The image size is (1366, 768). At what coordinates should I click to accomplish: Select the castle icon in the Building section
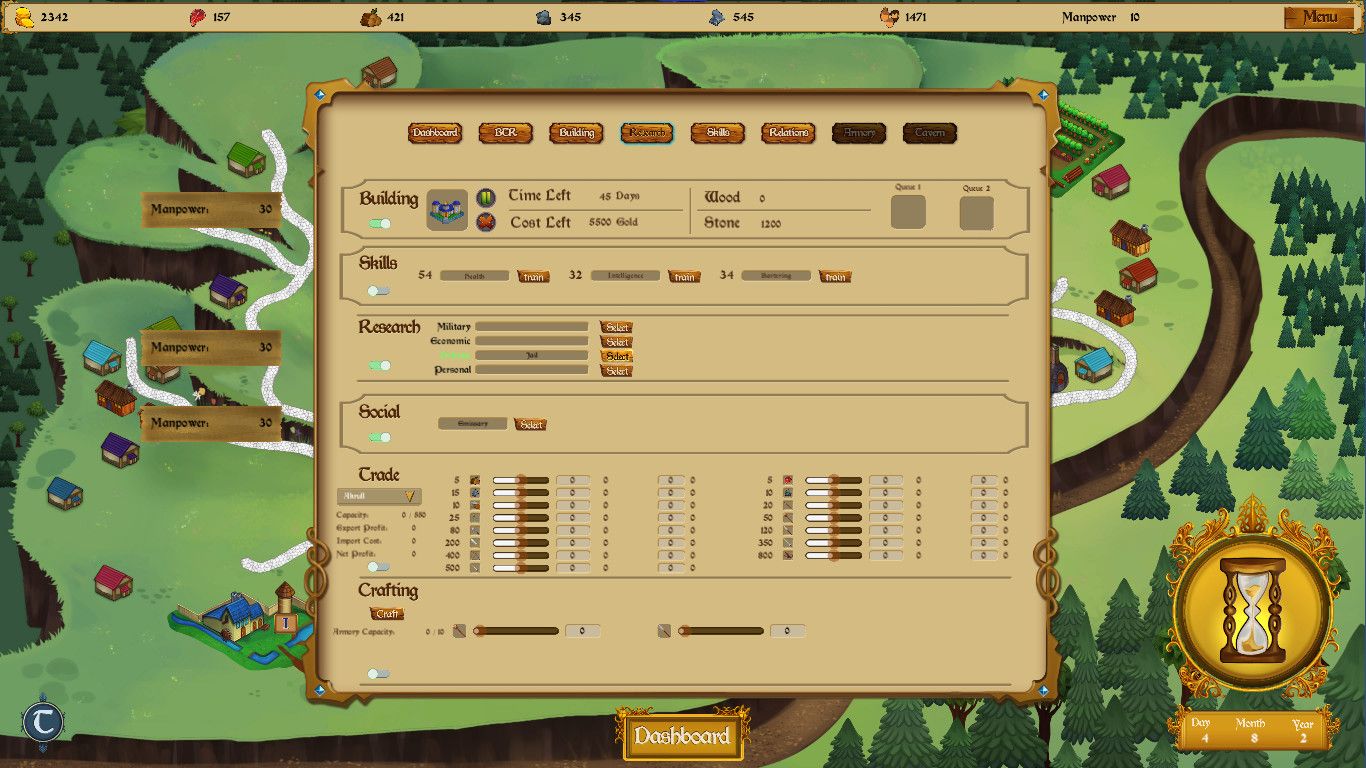(447, 209)
